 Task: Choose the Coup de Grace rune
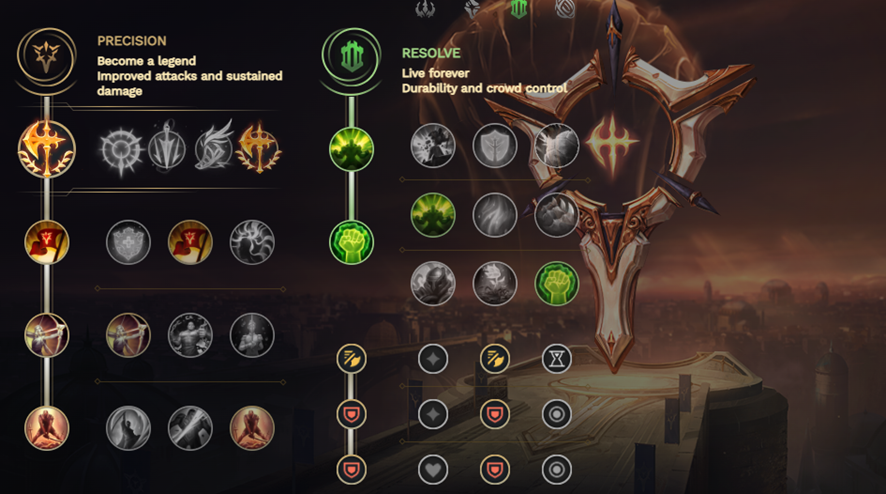(x=129, y=428)
